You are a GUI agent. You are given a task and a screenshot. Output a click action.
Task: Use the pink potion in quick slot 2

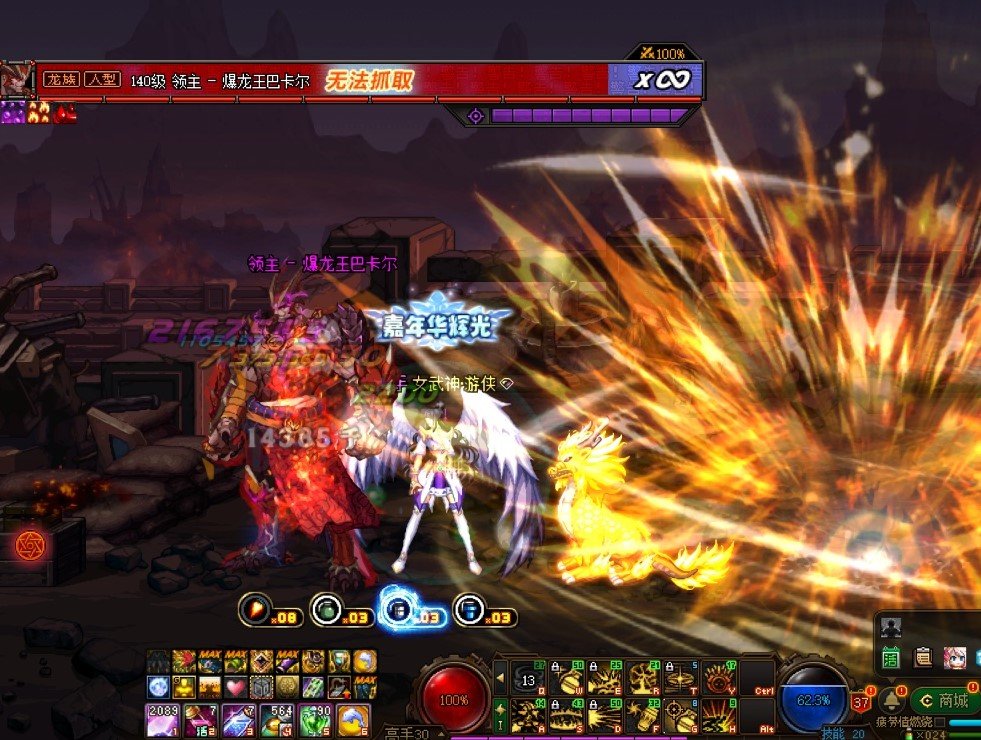click(x=199, y=719)
